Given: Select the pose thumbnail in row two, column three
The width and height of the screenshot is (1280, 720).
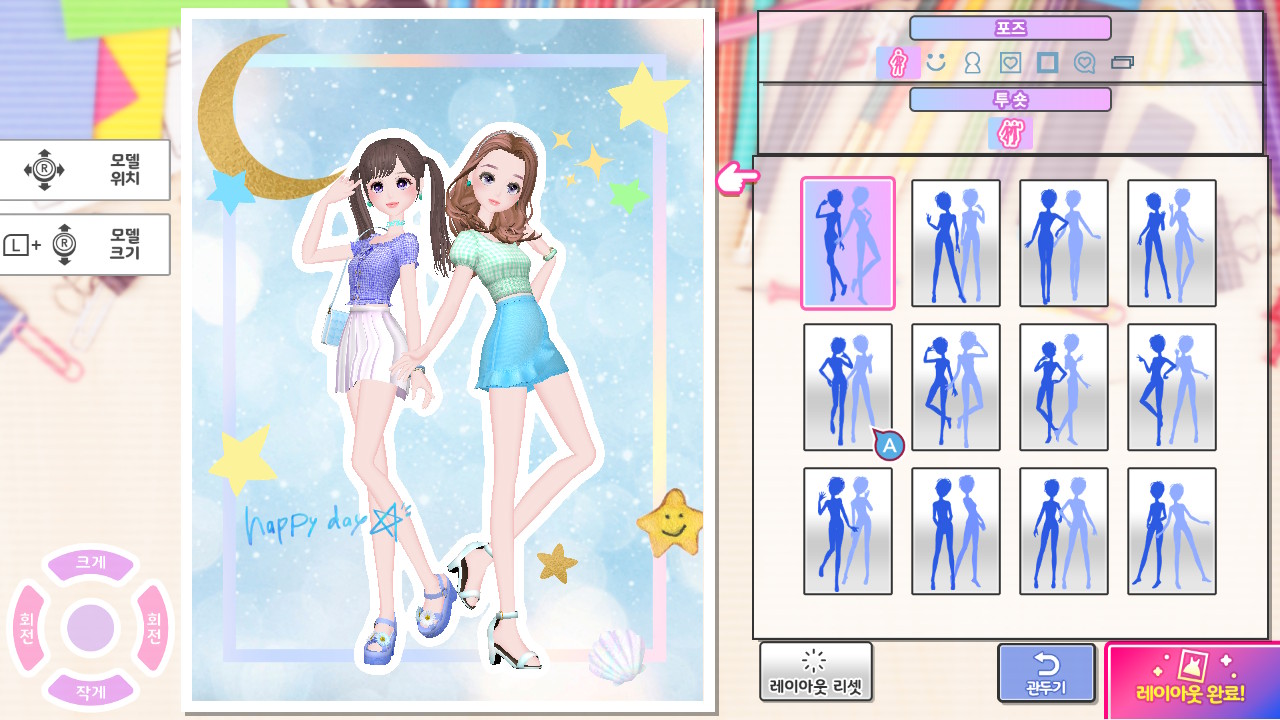Looking at the screenshot, I should [1063, 387].
